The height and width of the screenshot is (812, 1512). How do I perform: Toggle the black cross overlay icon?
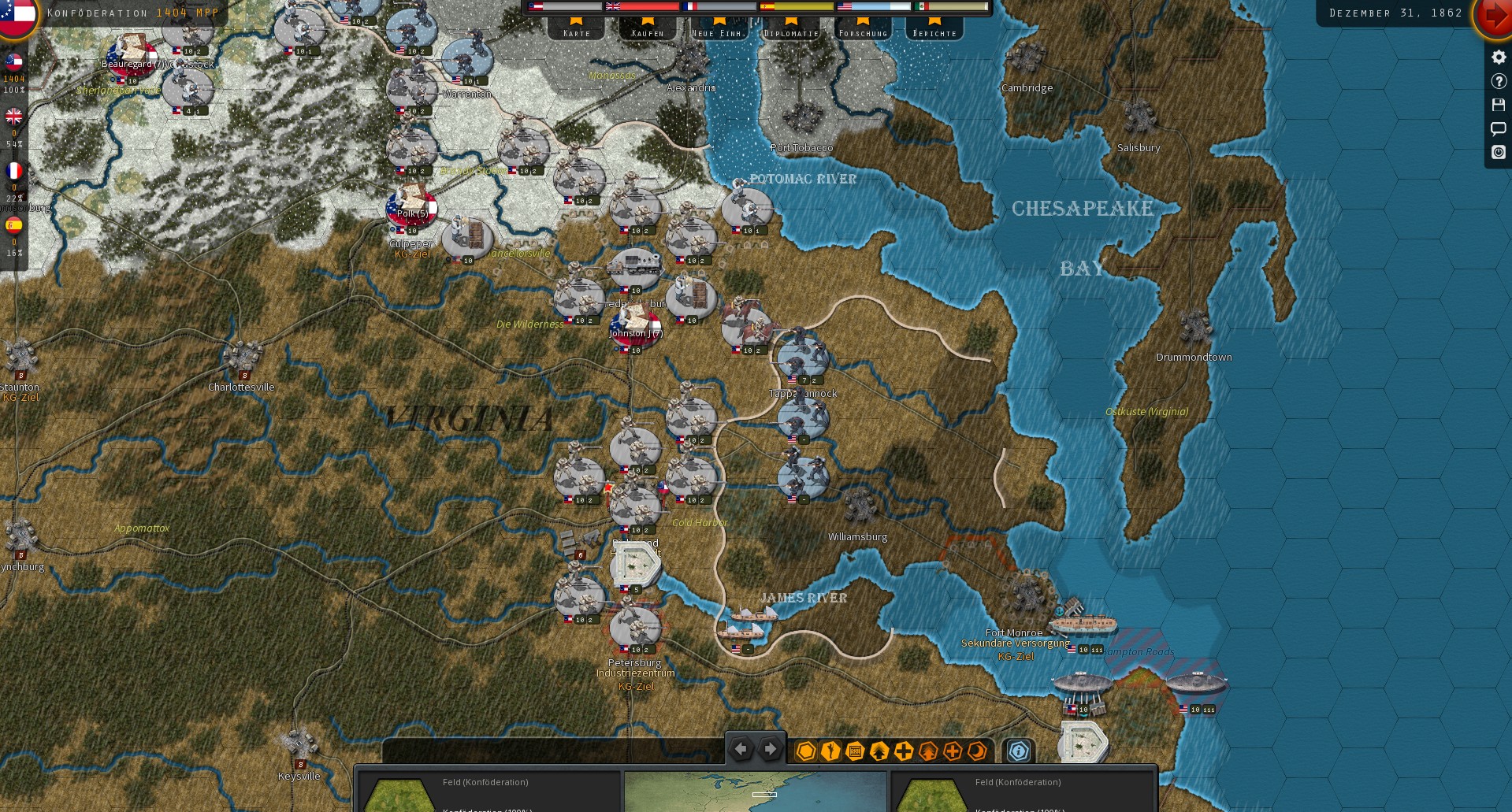[x=903, y=752]
